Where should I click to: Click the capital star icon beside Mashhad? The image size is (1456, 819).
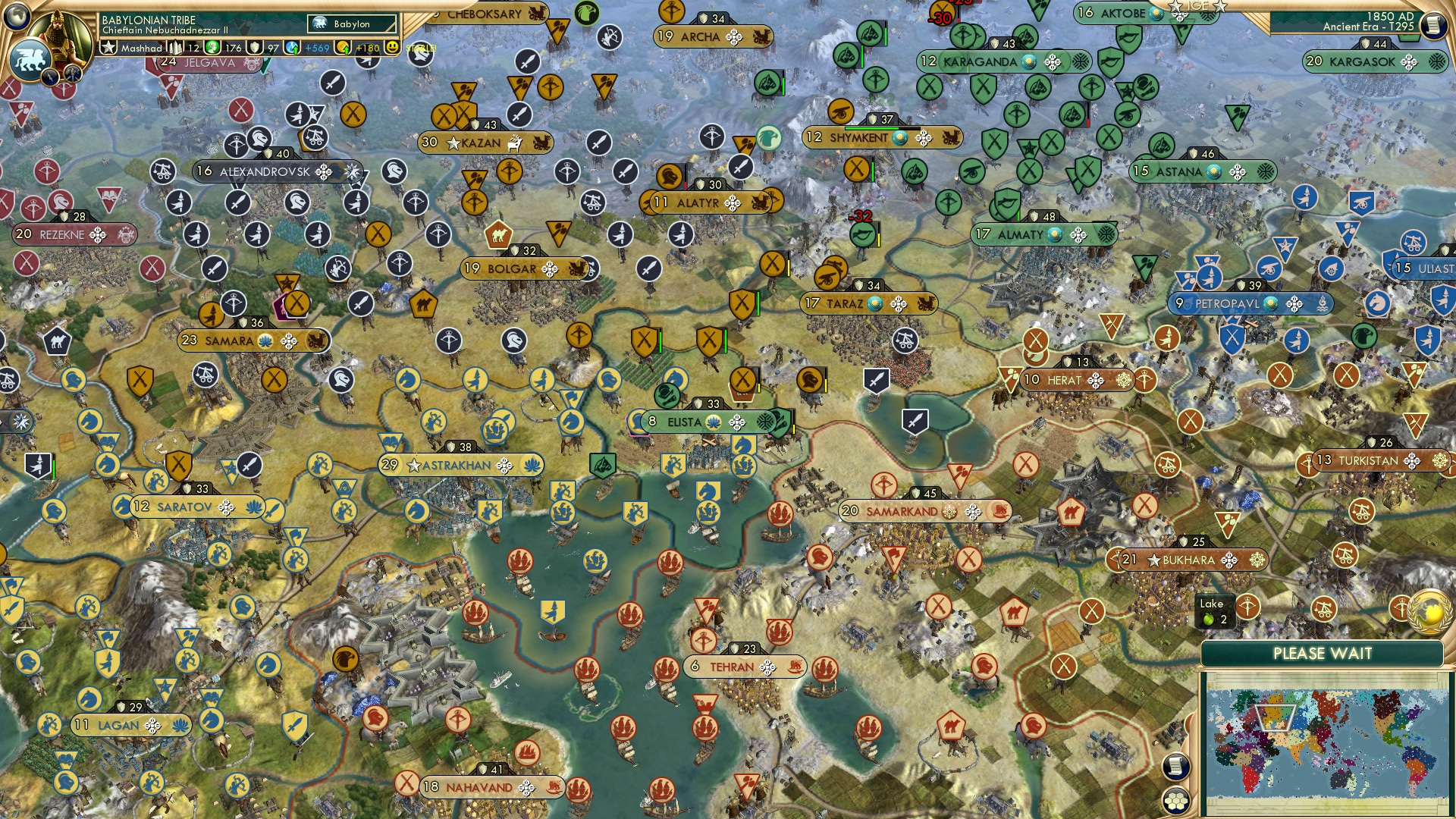point(109,45)
